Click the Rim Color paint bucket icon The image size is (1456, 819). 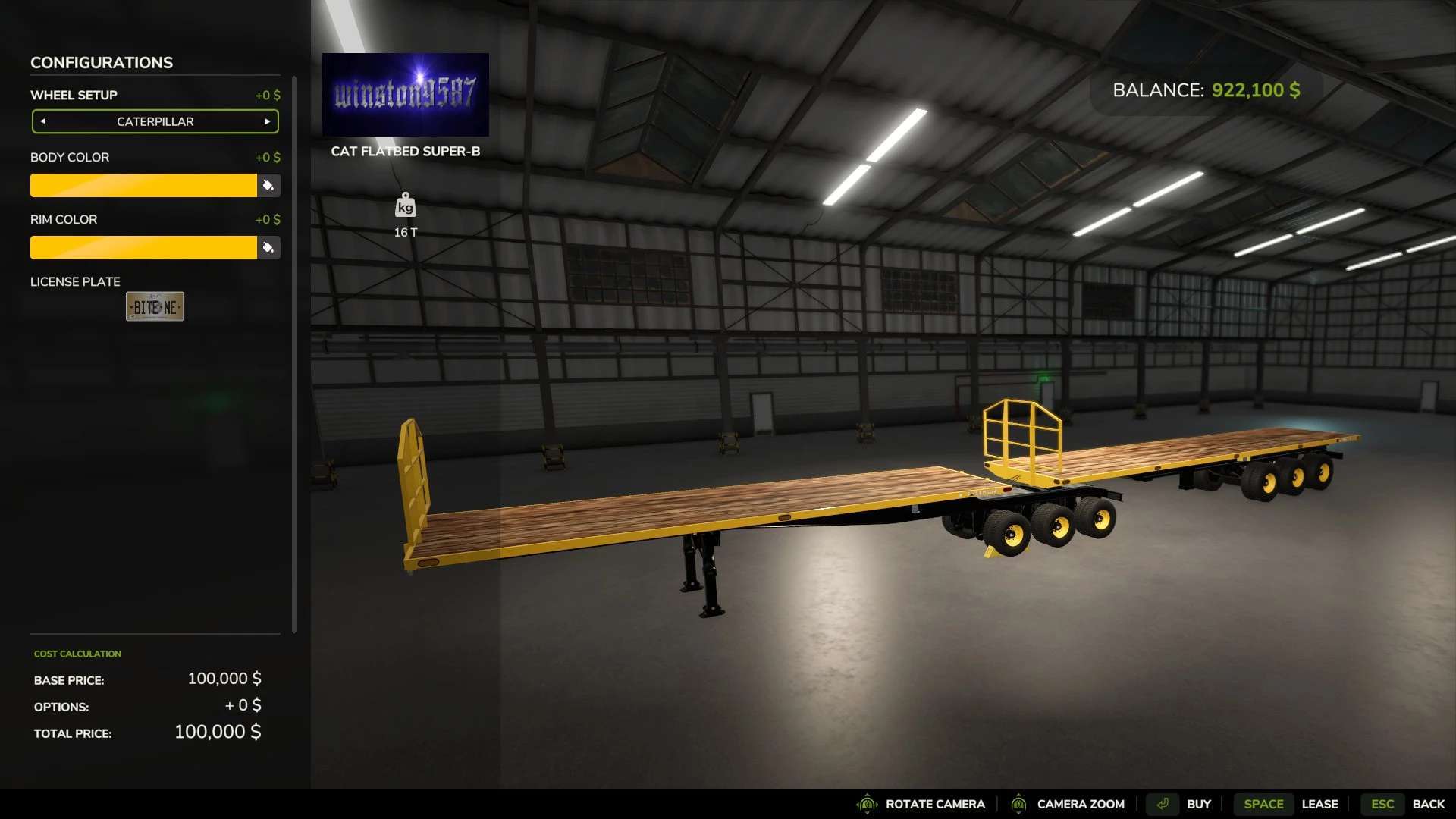(268, 247)
